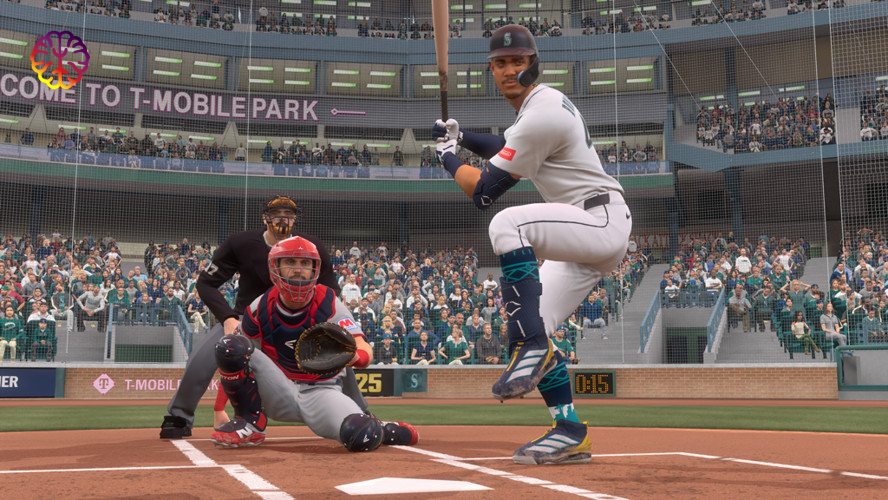Click the colorful brain logo overlay

coord(60,59)
